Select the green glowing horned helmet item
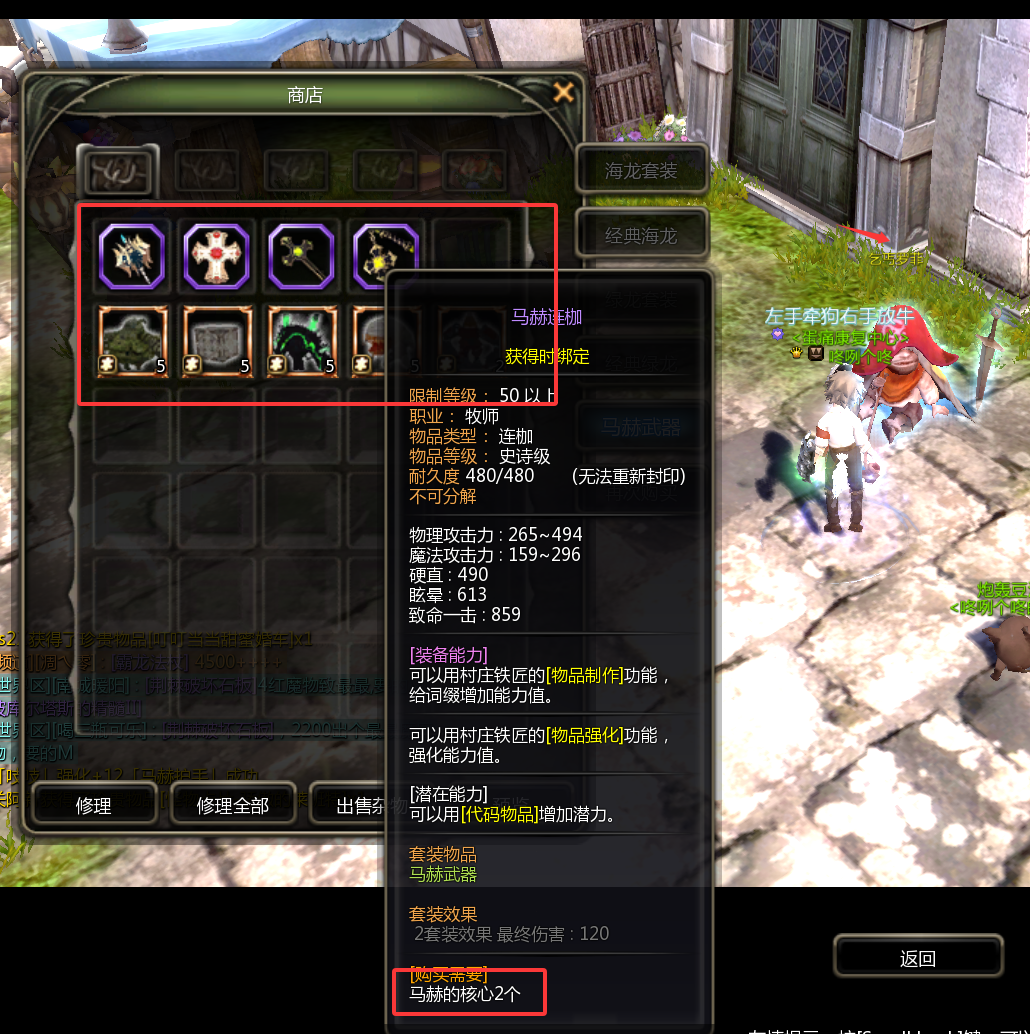Image resolution: width=1030 pixels, height=1034 pixels. tap(301, 341)
